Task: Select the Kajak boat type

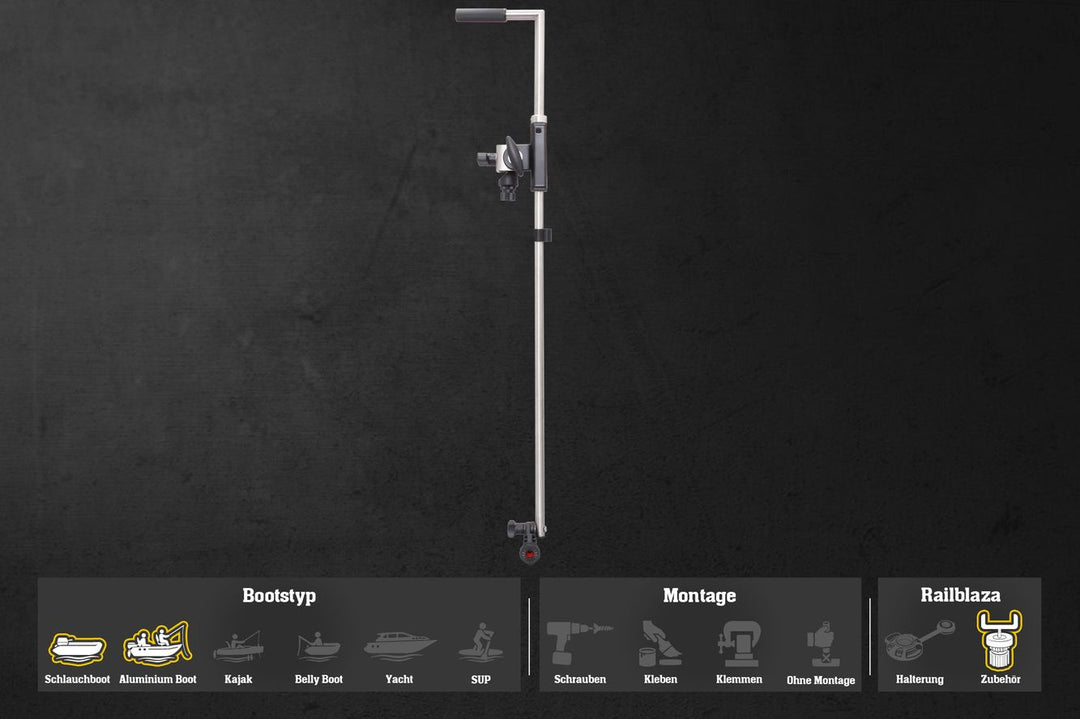Action: (238, 646)
